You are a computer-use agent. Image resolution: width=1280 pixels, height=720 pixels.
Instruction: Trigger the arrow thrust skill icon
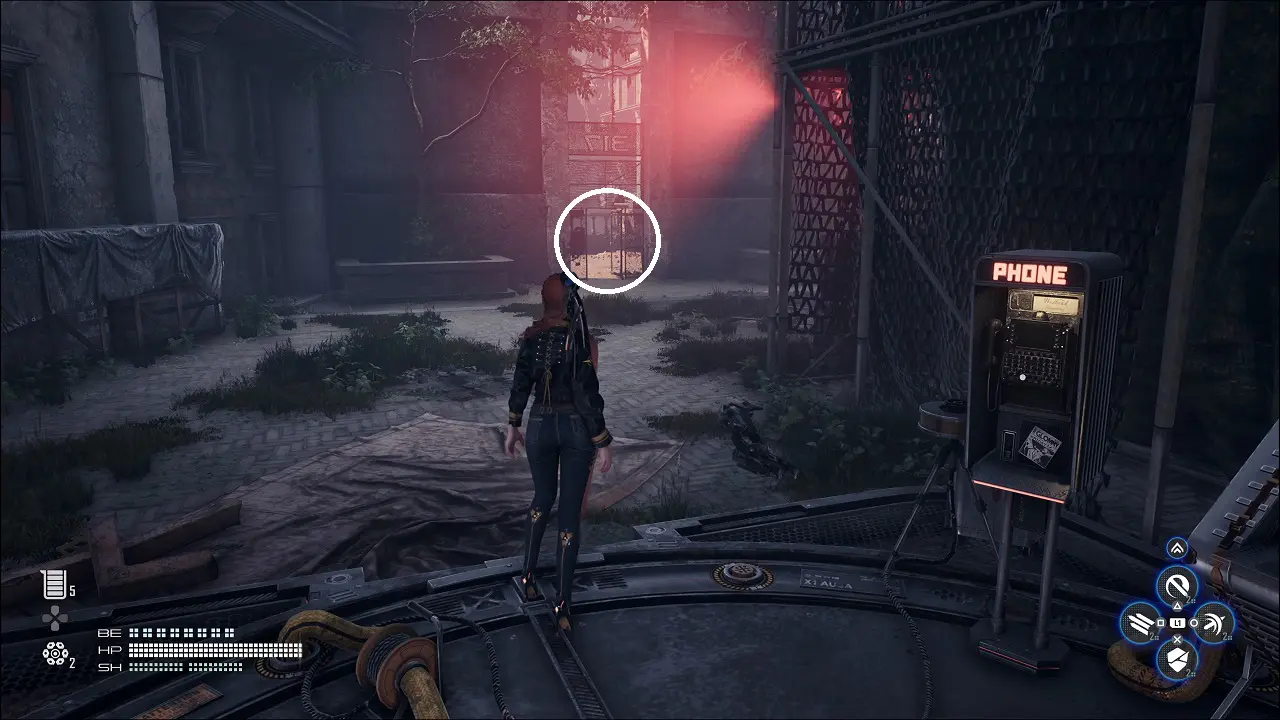[x=1213, y=624]
